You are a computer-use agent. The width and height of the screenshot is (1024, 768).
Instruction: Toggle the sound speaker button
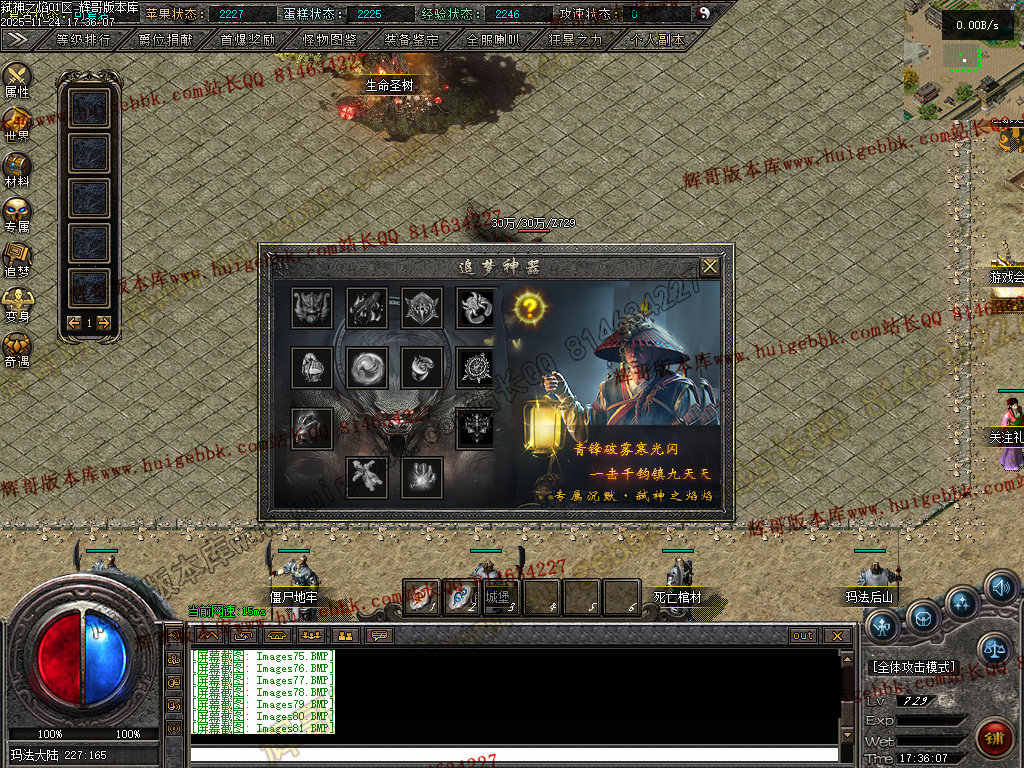click(1000, 587)
